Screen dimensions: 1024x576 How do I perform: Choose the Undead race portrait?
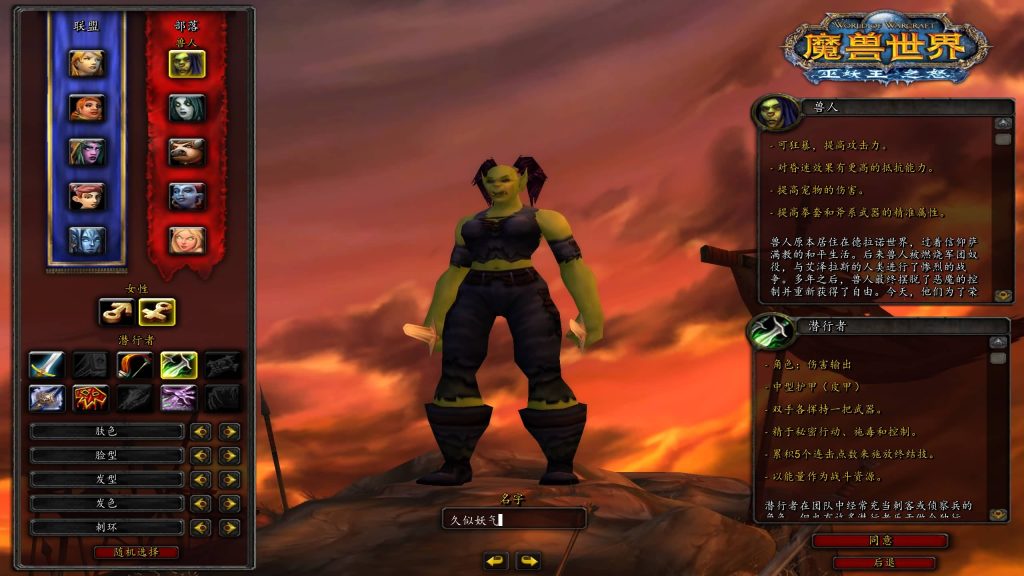click(186, 108)
